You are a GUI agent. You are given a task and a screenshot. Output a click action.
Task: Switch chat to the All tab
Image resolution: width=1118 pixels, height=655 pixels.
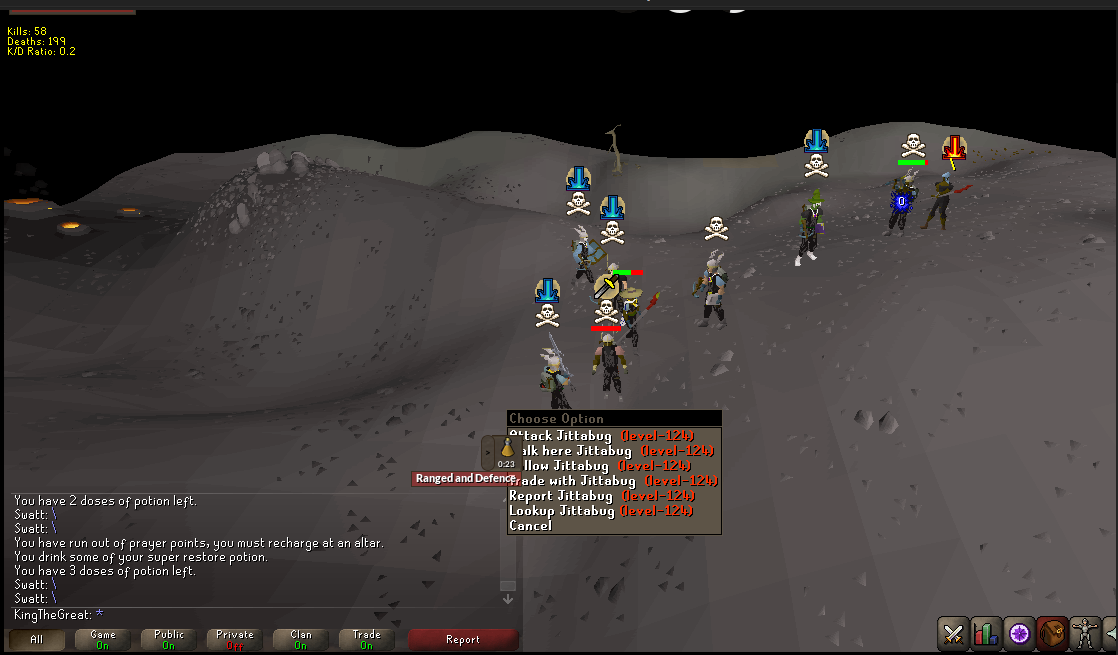tap(37, 640)
